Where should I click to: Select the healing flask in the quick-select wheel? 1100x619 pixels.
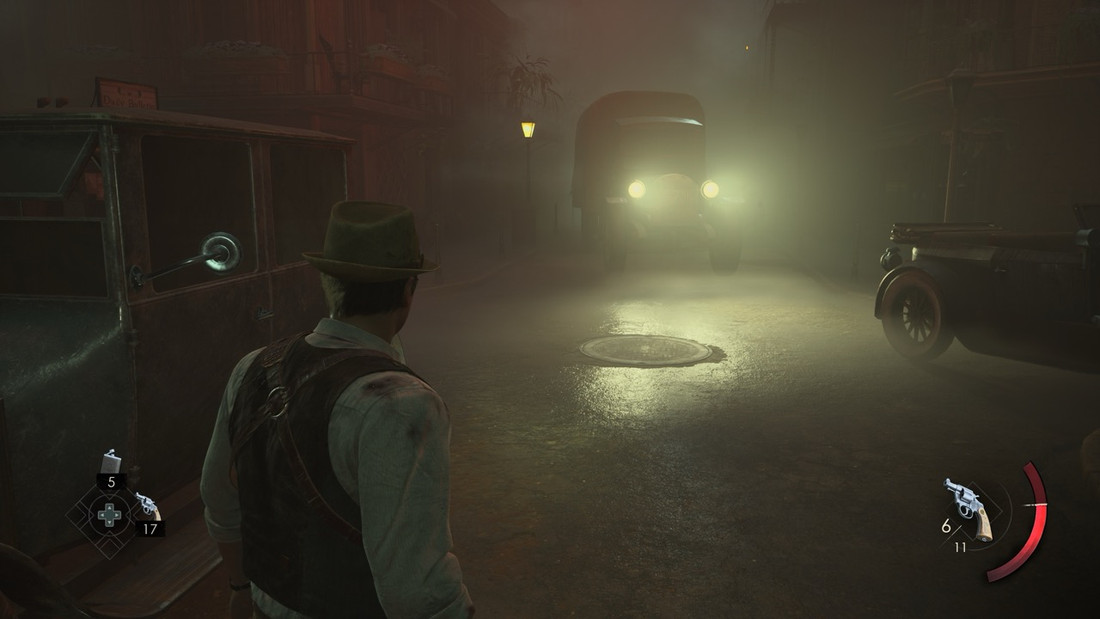110,462
